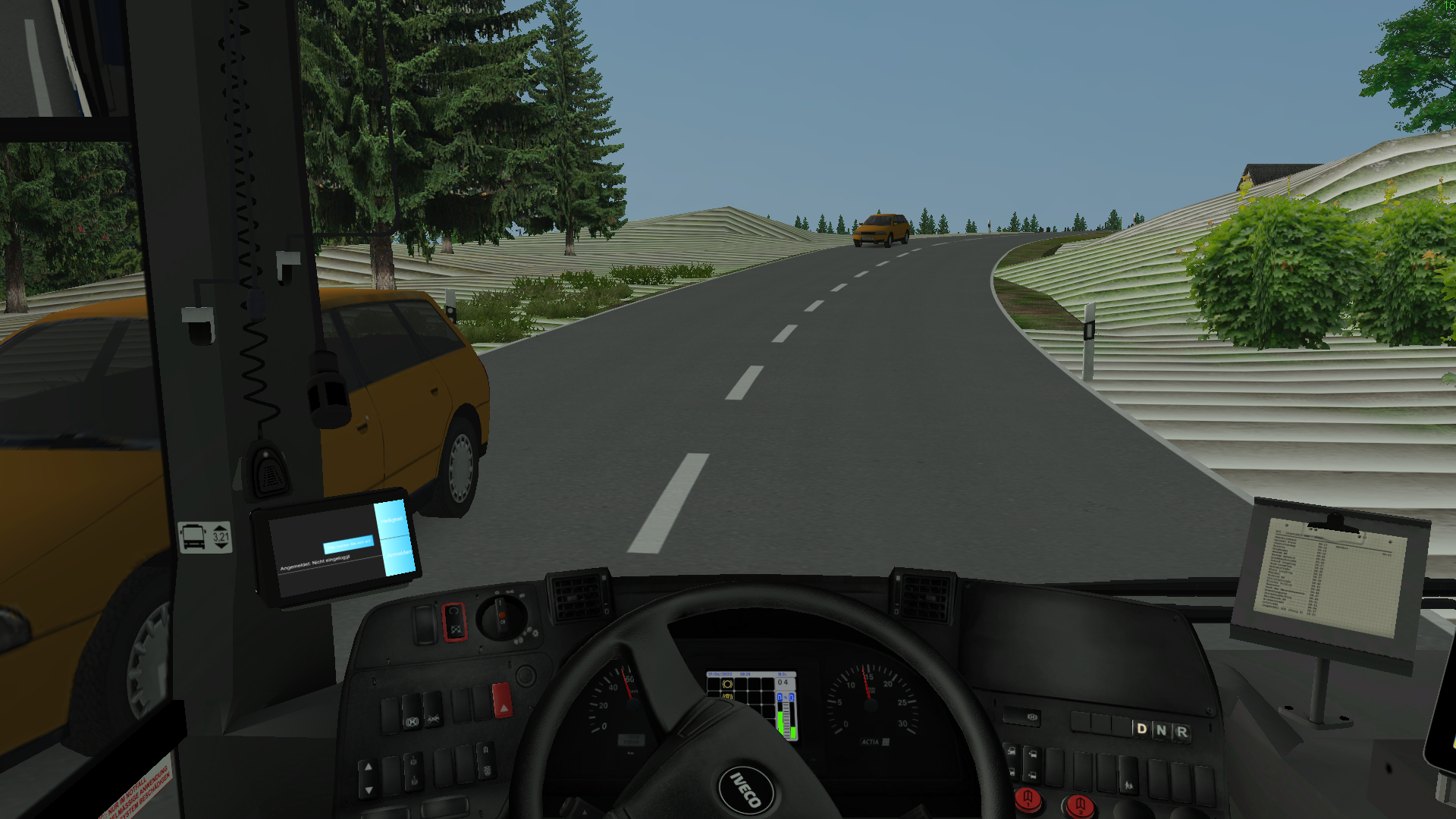1456x819 pixels.
Task: Push the red door 2 button
Action: [x=1079, y=805]
